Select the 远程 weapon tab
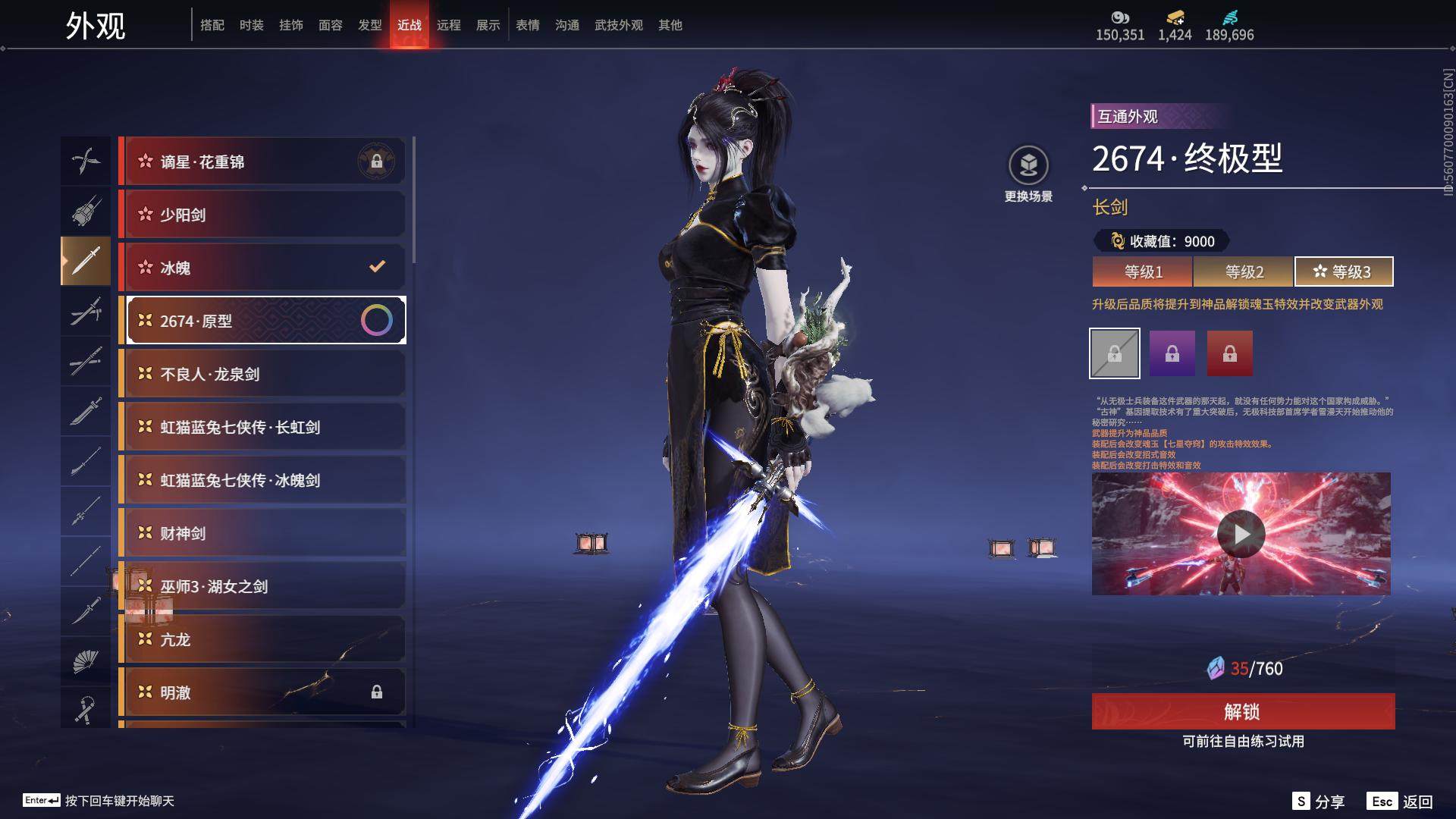 [448, 25]
